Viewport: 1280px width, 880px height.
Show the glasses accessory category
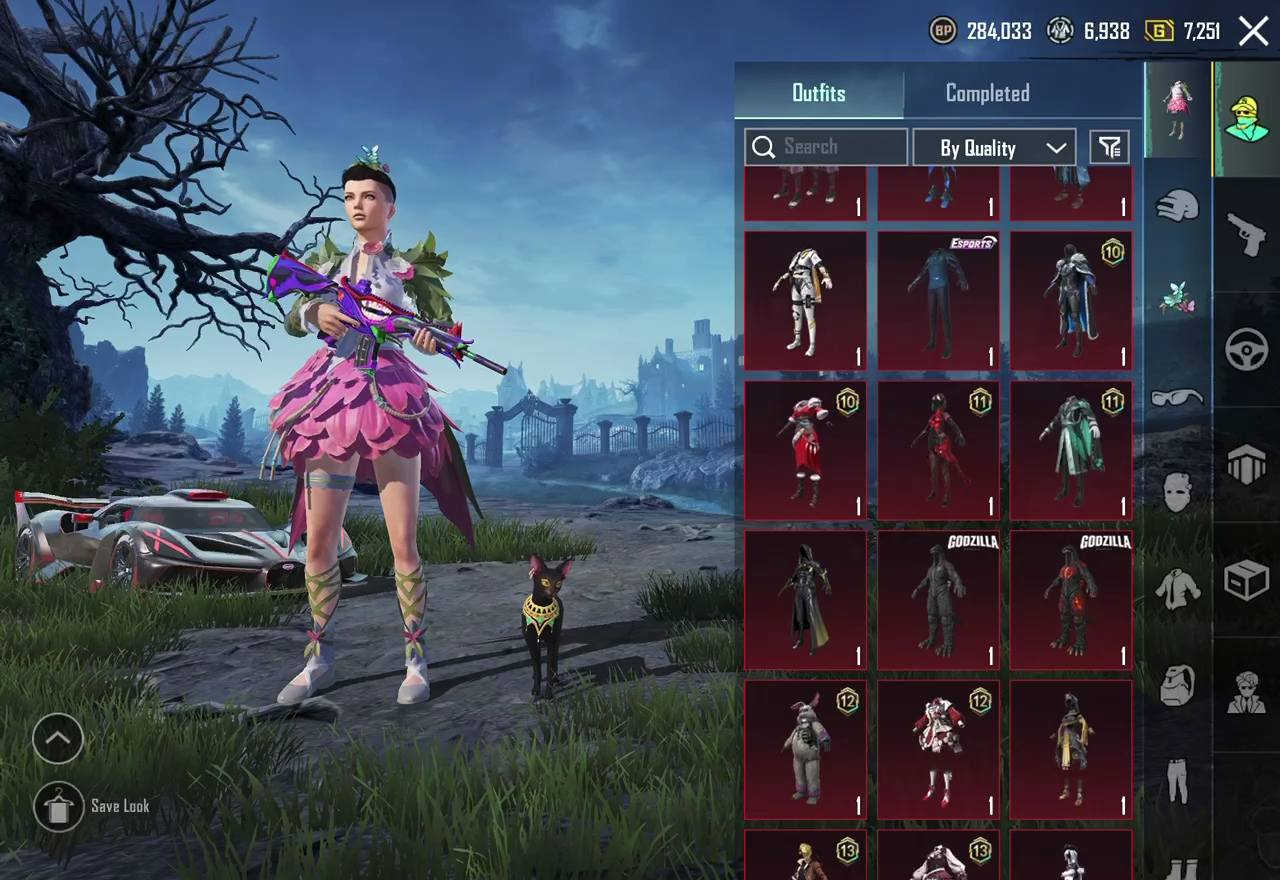pos(1177,397)
